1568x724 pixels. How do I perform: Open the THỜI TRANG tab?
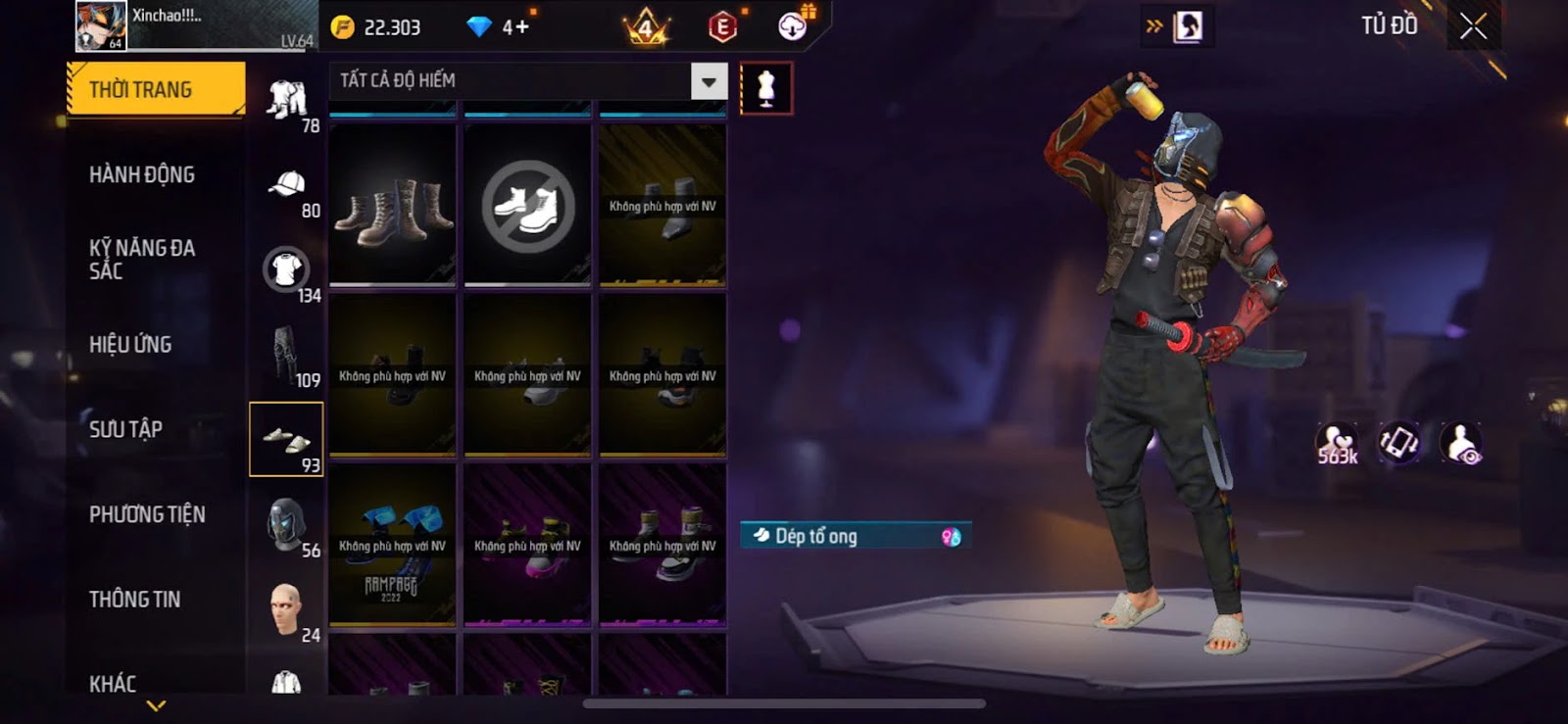[155, 90]
